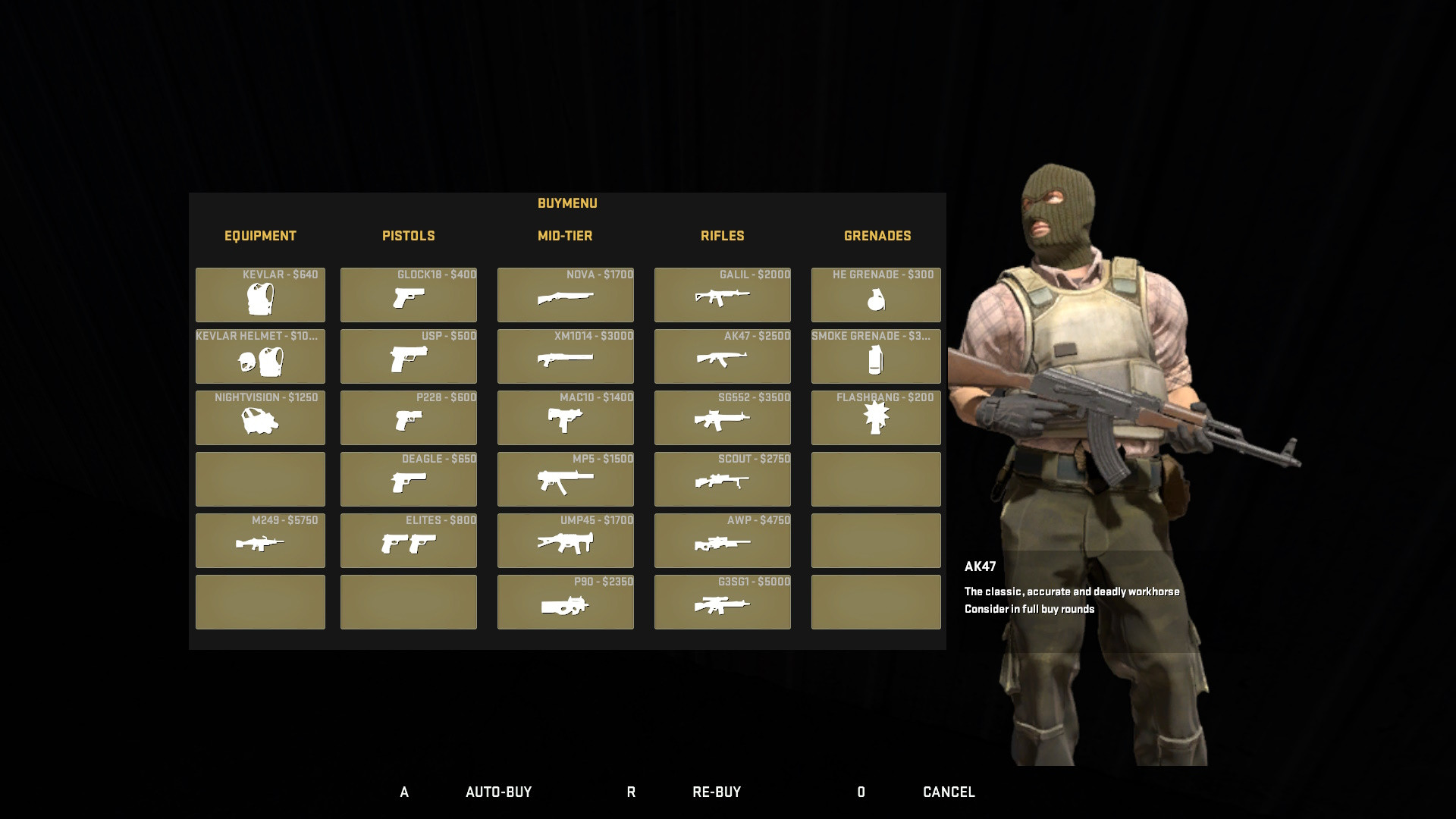The image size is (1456, 819).
Task: Select the Deagle pistol
Action: tap(408, 479)
